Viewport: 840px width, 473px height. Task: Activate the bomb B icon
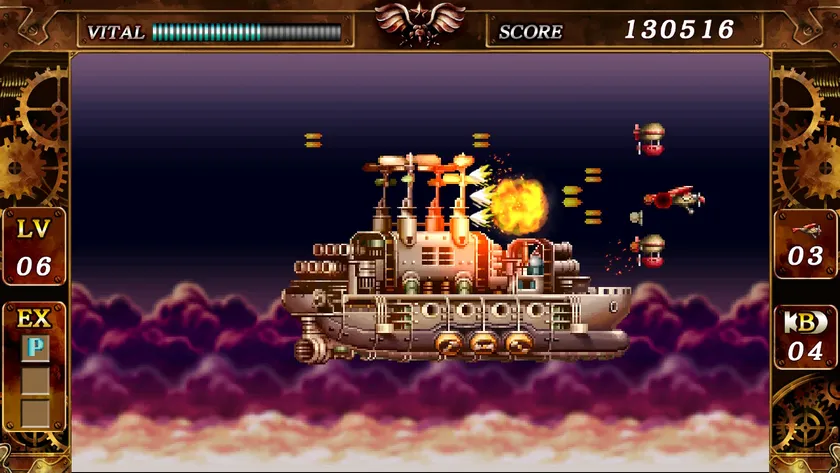point(806,324)
